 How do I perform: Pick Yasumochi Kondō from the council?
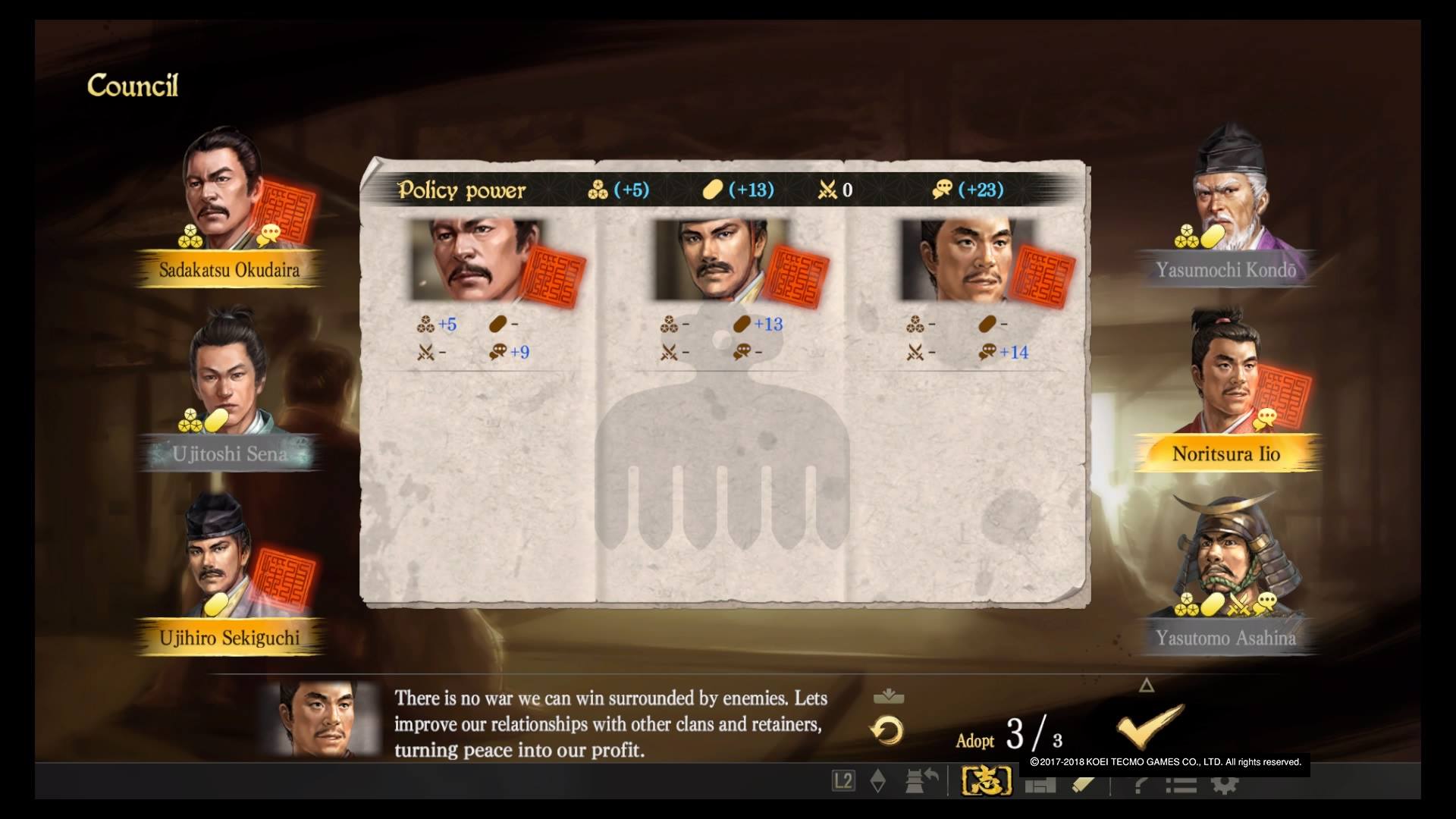(x=1226, y=197)
